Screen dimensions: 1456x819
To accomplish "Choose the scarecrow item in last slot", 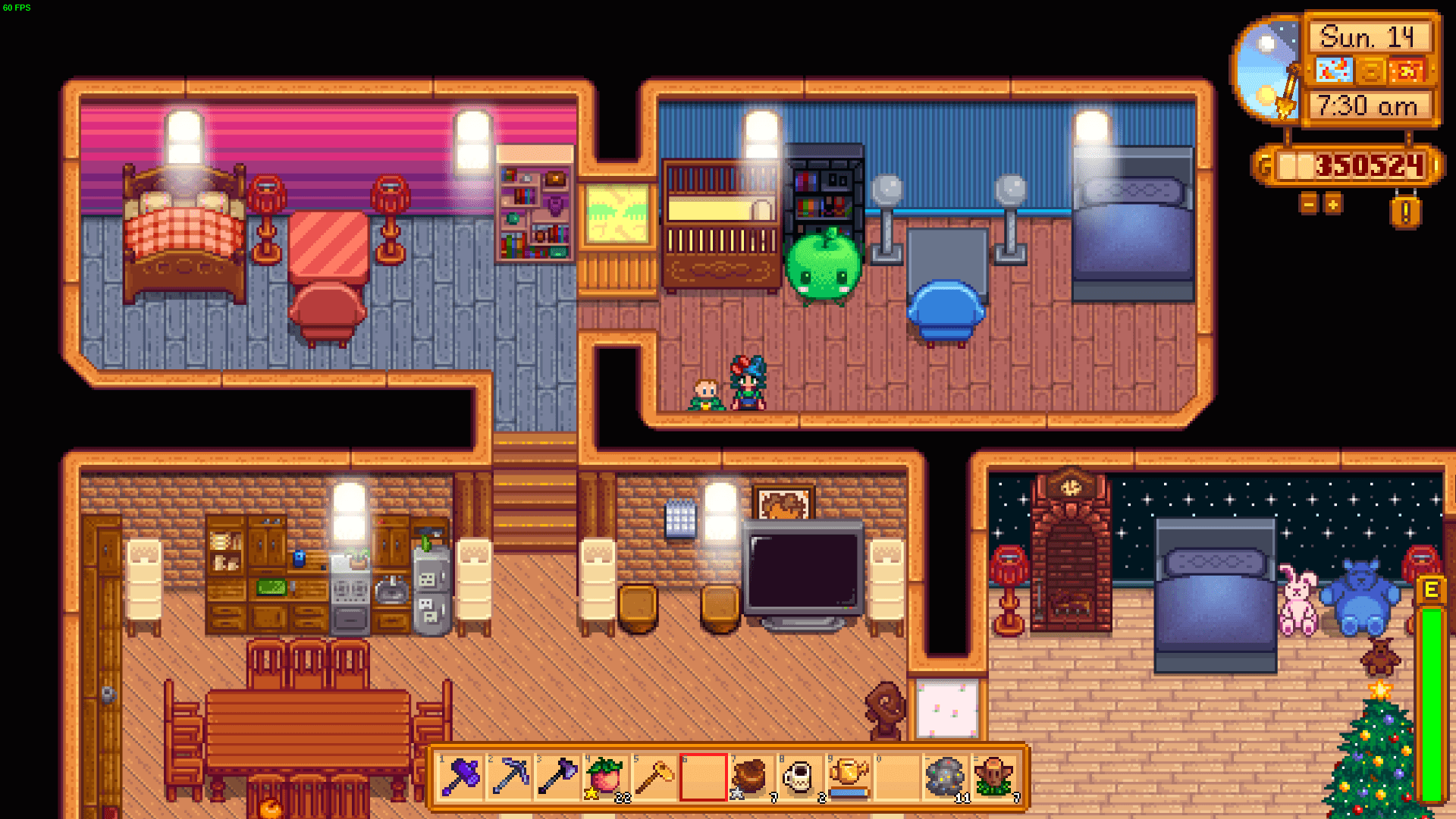I will click(x=994, y=777).
